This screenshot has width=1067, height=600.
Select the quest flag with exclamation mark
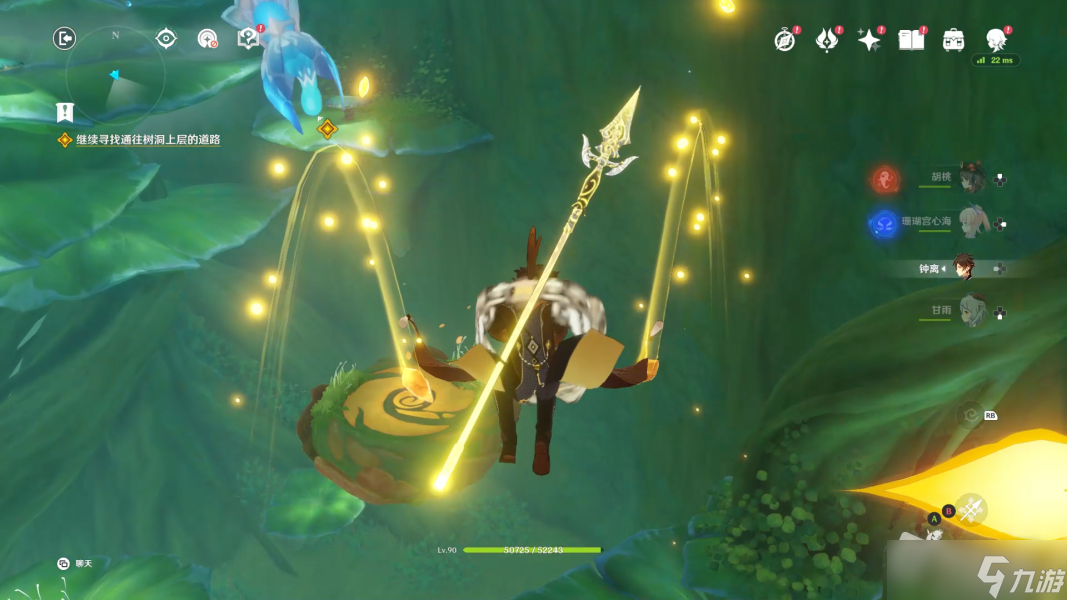pyautogui.click(x=65, y=112)
